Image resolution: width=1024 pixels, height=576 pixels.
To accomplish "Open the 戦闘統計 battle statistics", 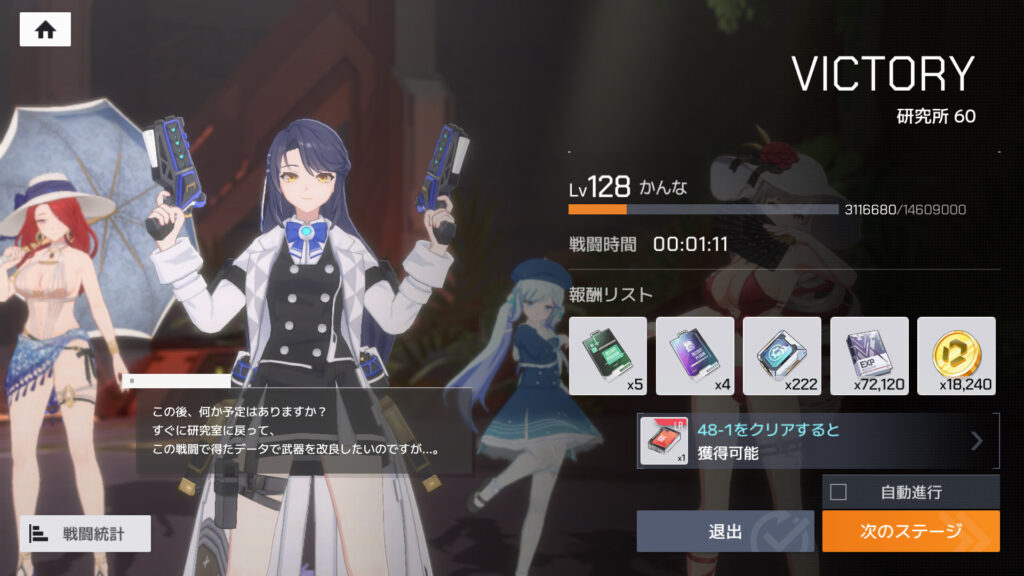I will click(85, 533).
